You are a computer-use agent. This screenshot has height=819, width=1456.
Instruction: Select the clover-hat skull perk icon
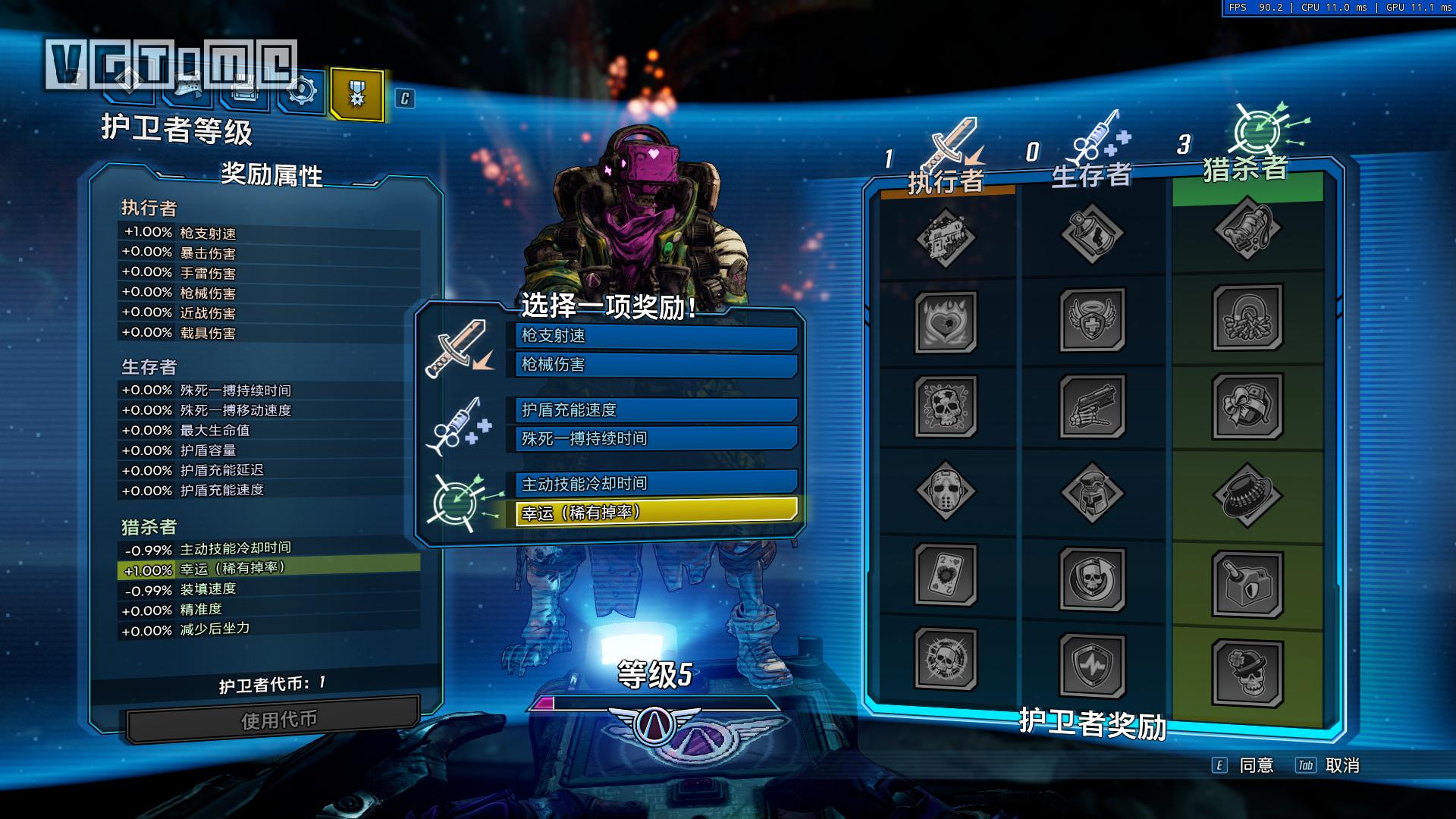(1247, 672)
